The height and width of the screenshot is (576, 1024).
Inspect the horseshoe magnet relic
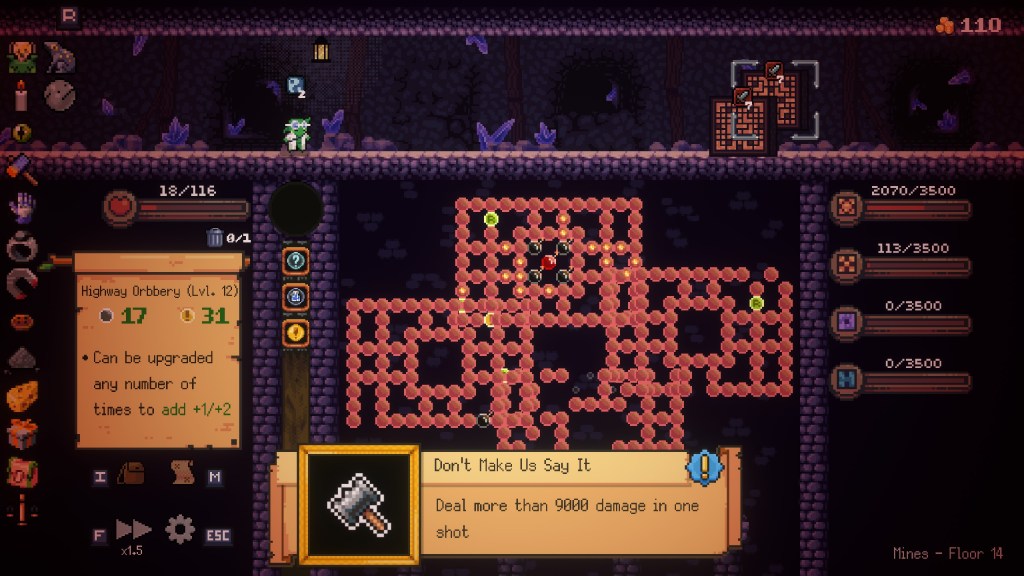22,285
